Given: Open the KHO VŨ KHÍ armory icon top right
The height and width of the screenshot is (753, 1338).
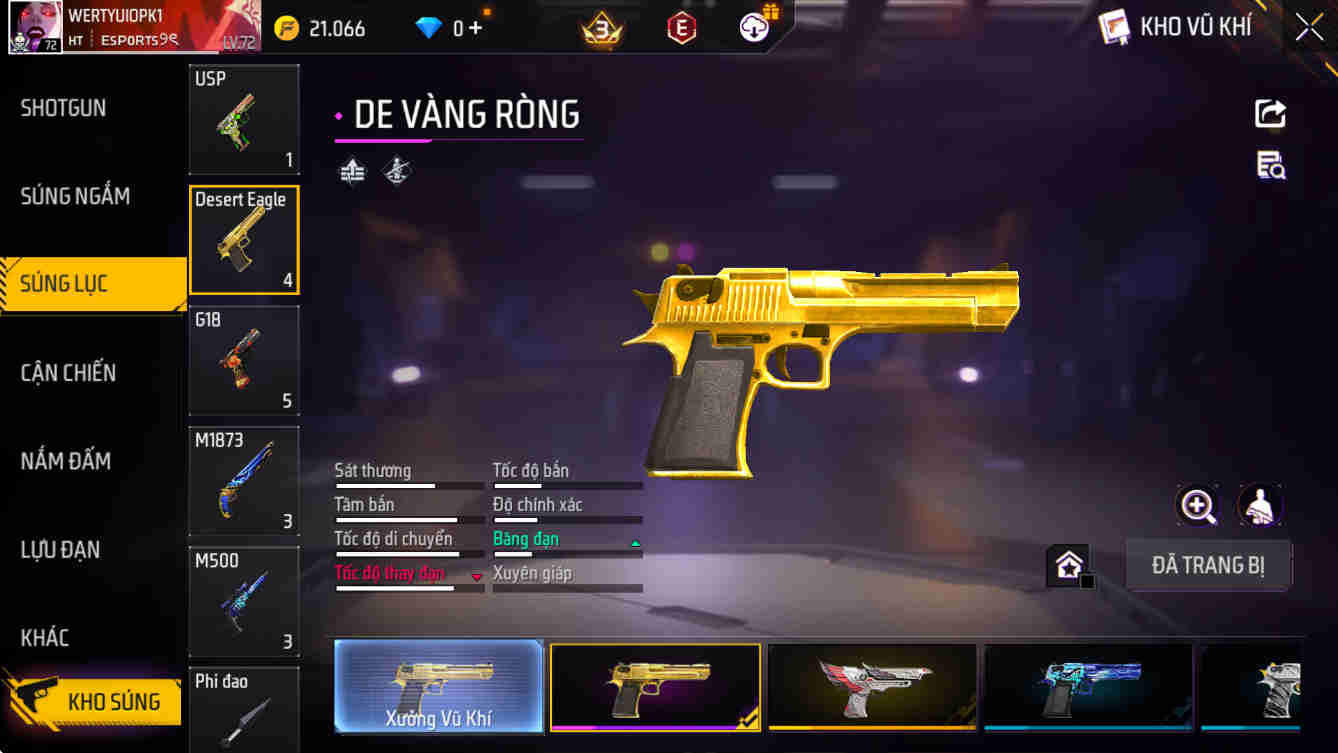Looking at the screenshot, I should coord(1113,26).
